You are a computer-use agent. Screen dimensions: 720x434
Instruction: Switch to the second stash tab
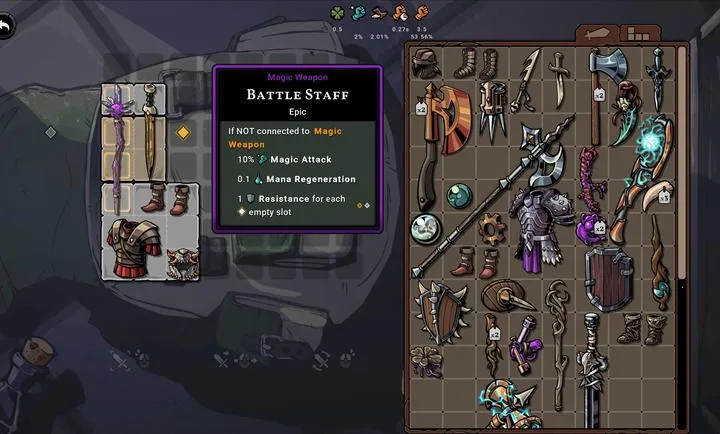(x=637, y=32)
